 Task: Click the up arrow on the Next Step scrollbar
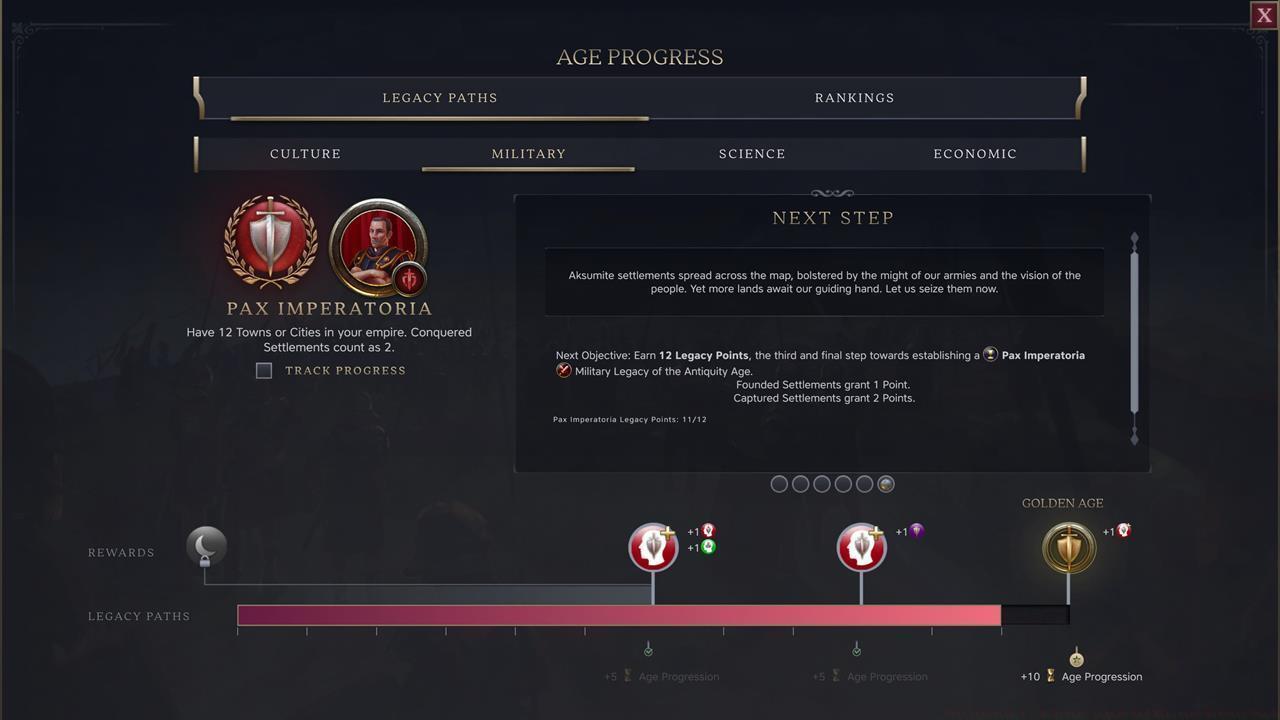click(x=1134, y=239)
